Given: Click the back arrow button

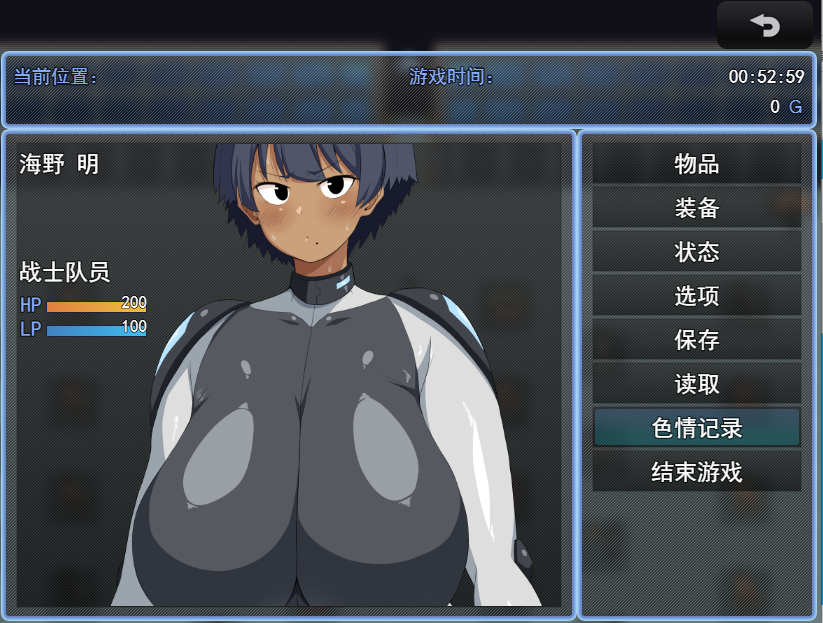Looking at the screenshot, I should tap(764, 26).
